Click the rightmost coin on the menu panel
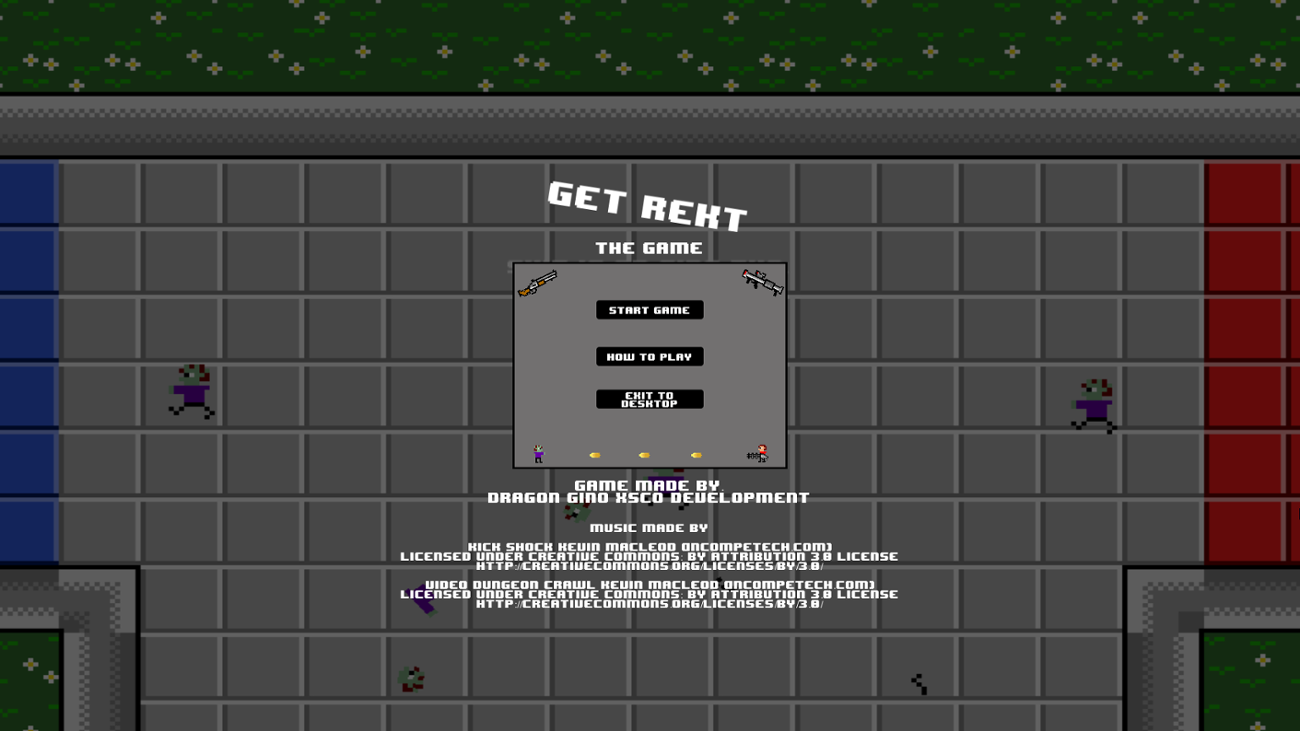 click(696, 453)
